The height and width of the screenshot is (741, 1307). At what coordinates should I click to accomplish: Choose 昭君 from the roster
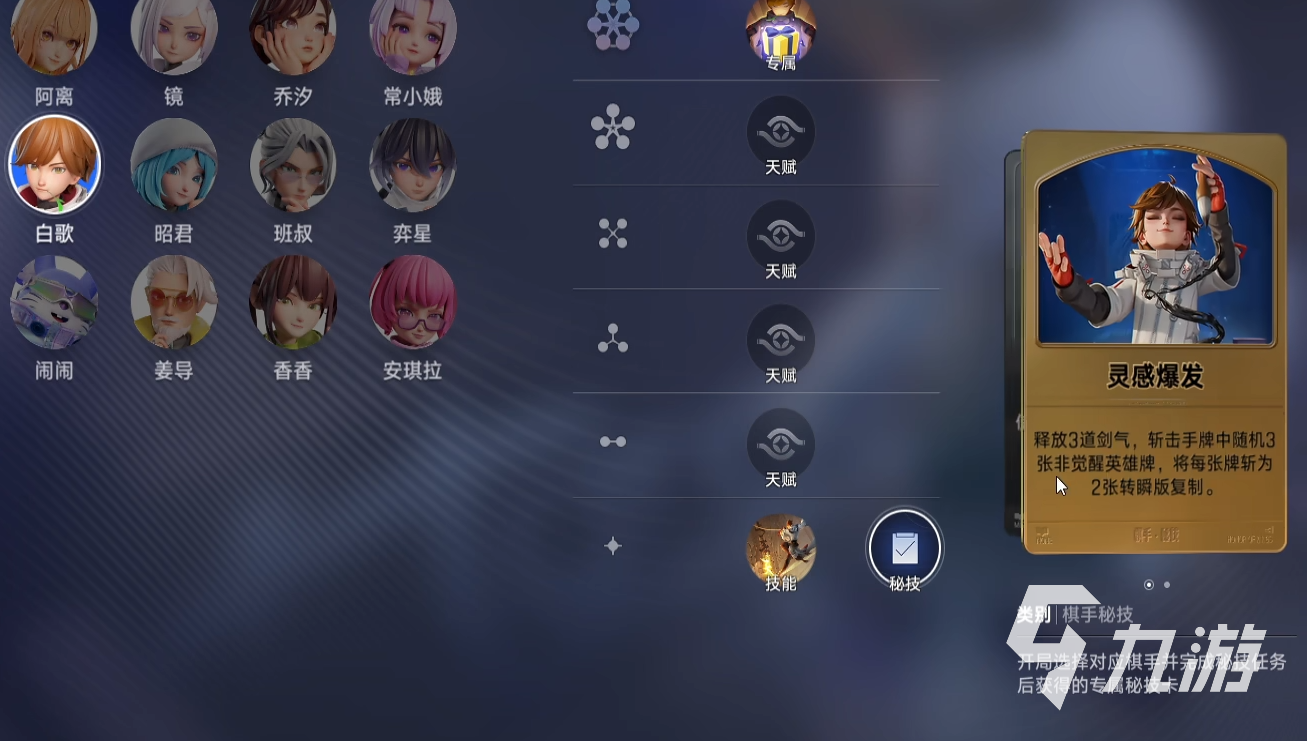(174, 163)
